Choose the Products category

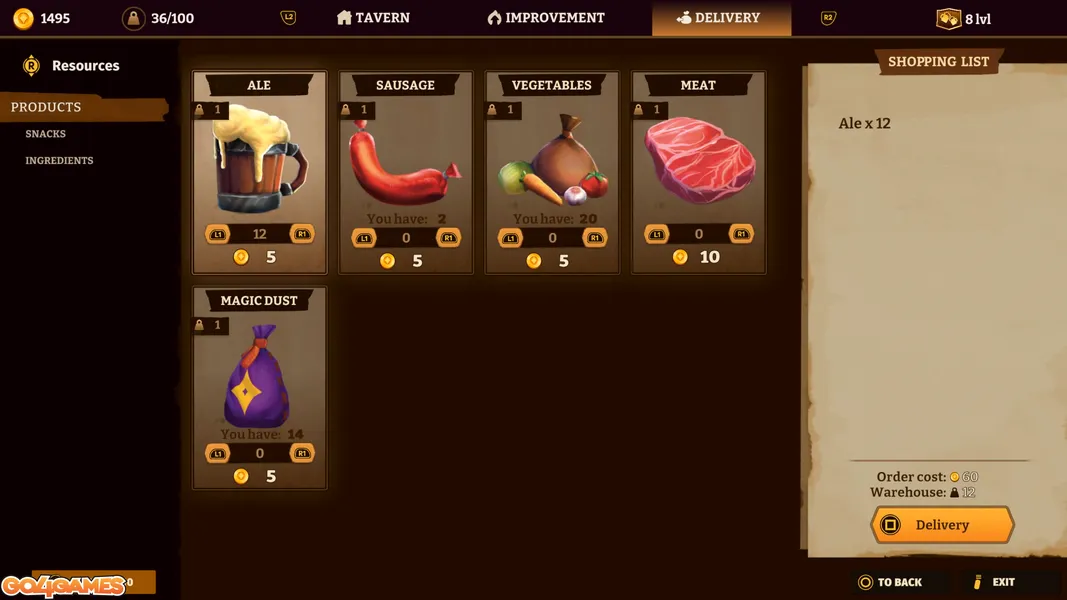pyautogui.click(x=46, y=107)
